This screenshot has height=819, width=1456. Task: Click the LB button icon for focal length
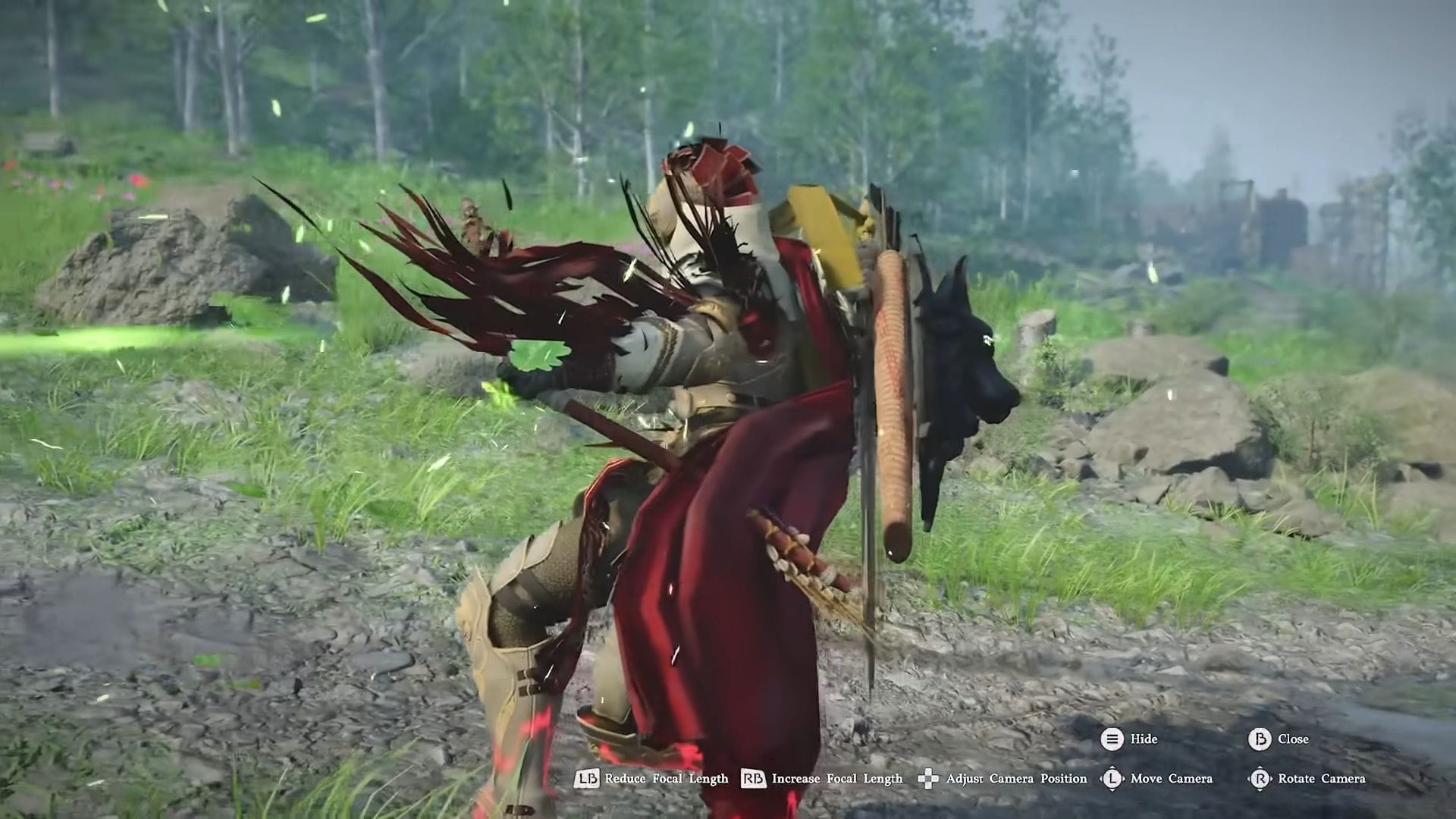tap(588, 779)
